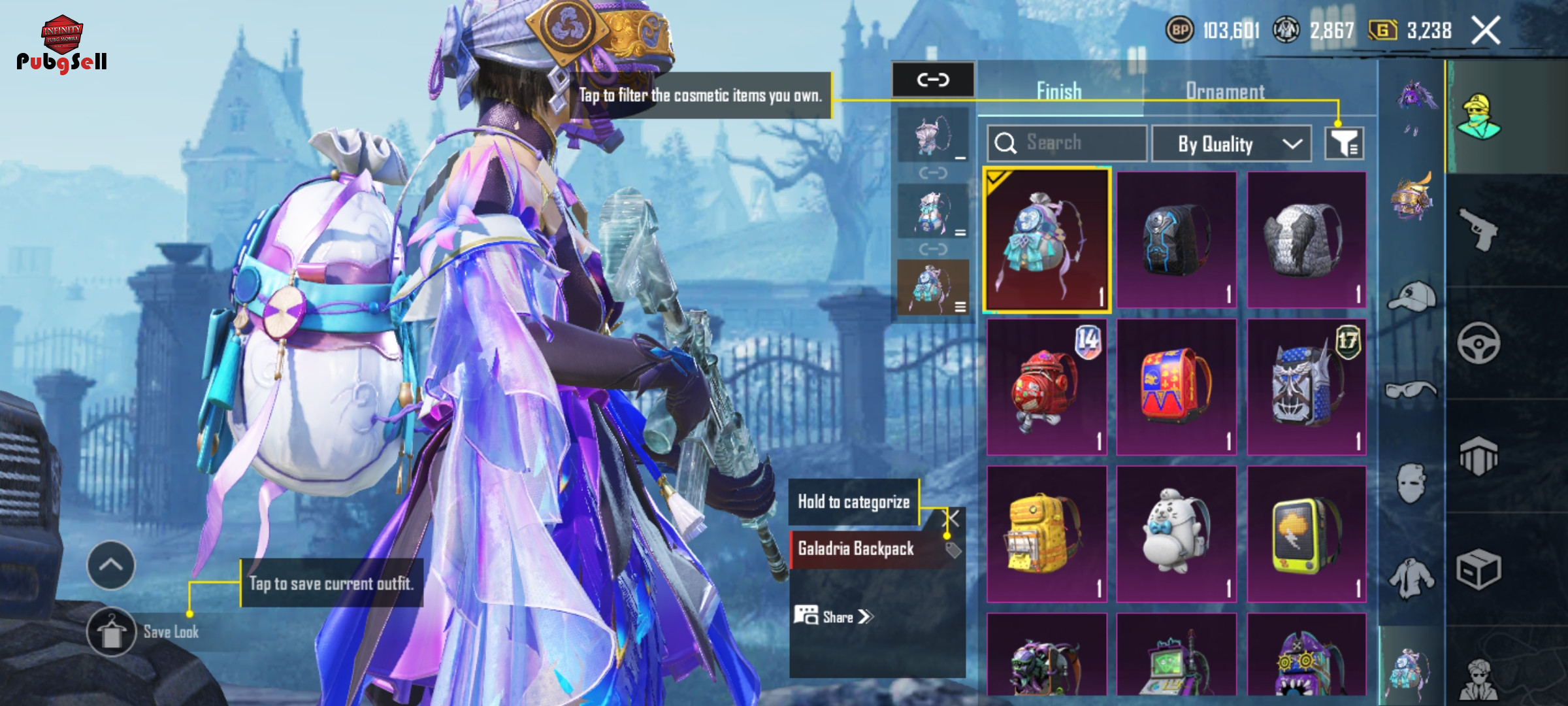1568x706 pixels.
Task: Open the pistol weapon skins category
Action: tap(1478, 229)
